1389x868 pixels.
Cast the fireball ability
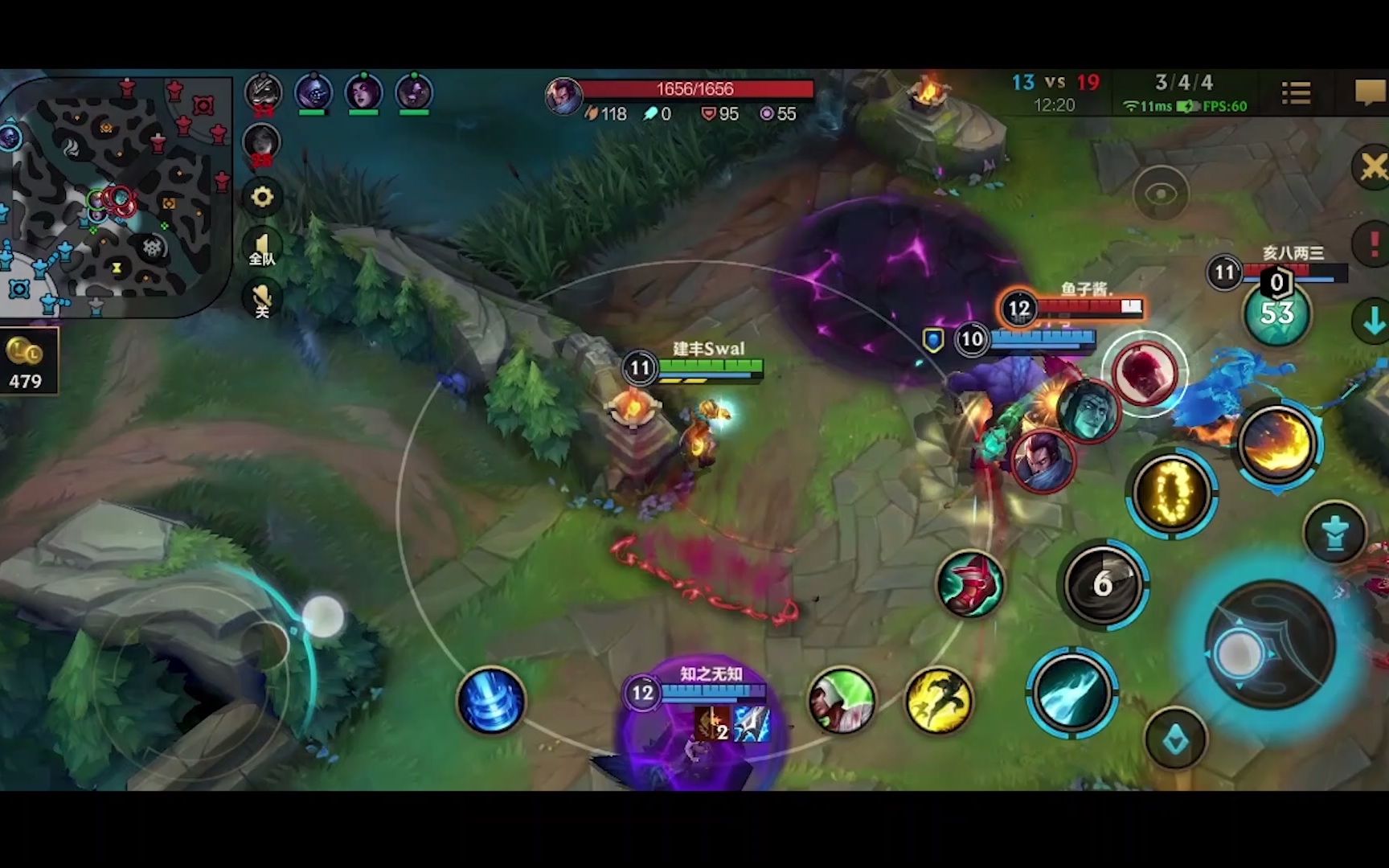[x=1276, y=444]
